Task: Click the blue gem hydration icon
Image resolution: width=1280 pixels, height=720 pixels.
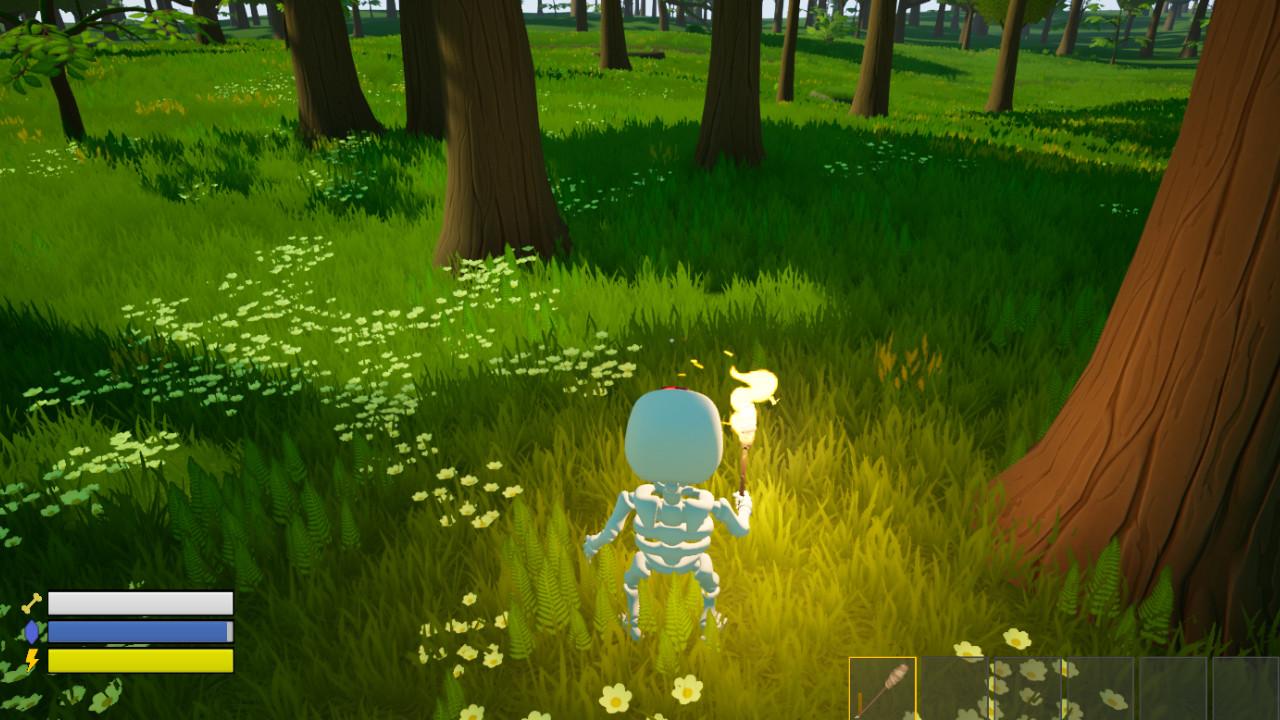Action: click(31, 631)
